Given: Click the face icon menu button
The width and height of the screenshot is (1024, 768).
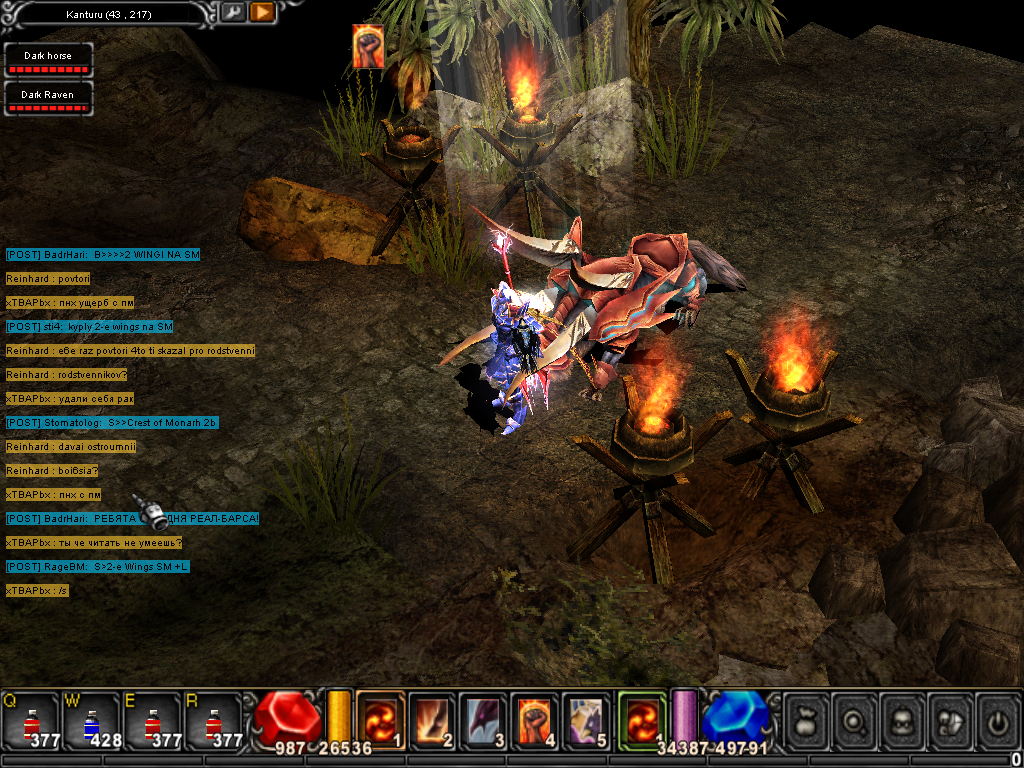Looking at the screenshot, I should coord(903,719).
